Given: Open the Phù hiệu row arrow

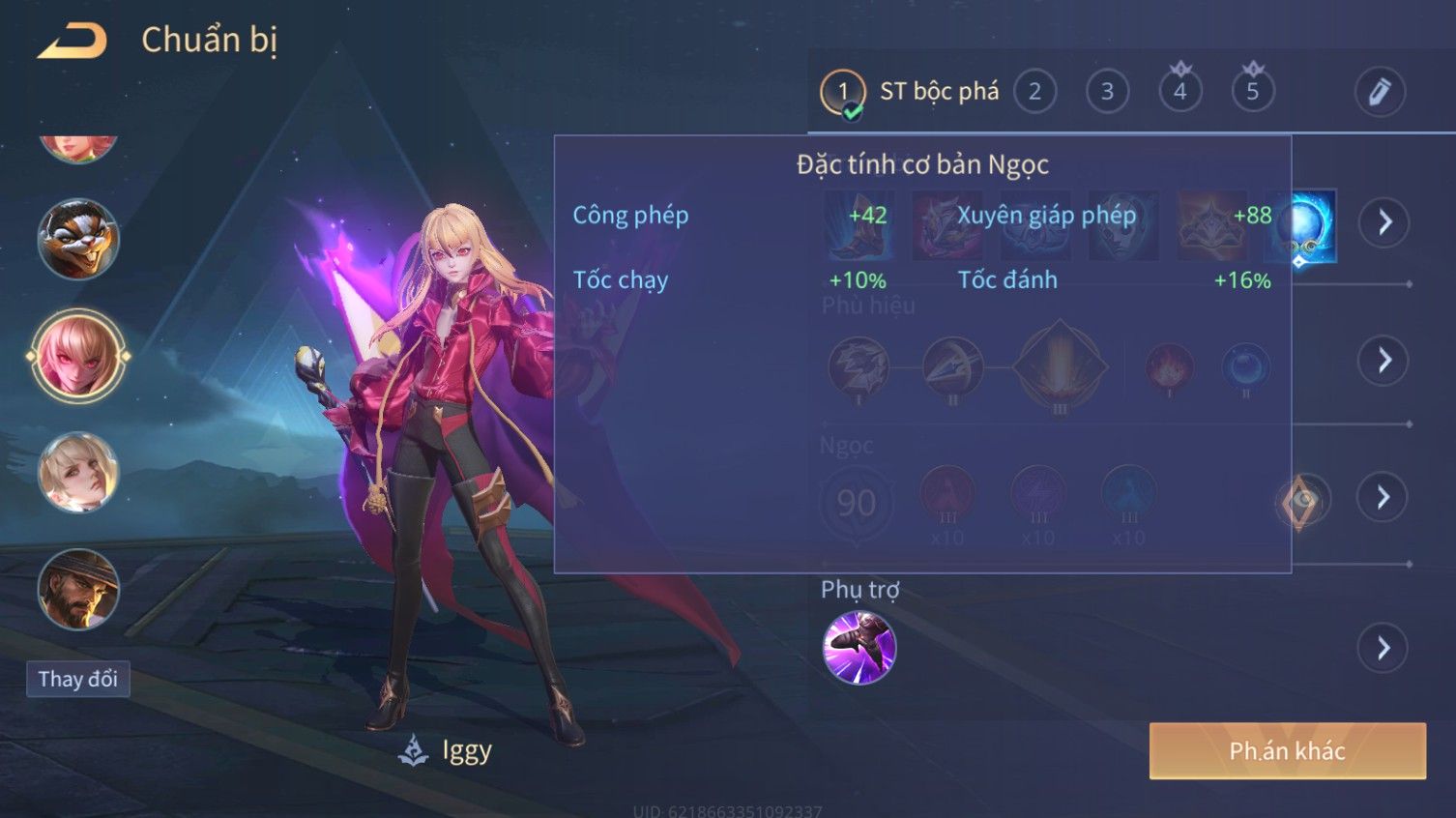Looking at the screenshot, I should tap(1383, 361).
